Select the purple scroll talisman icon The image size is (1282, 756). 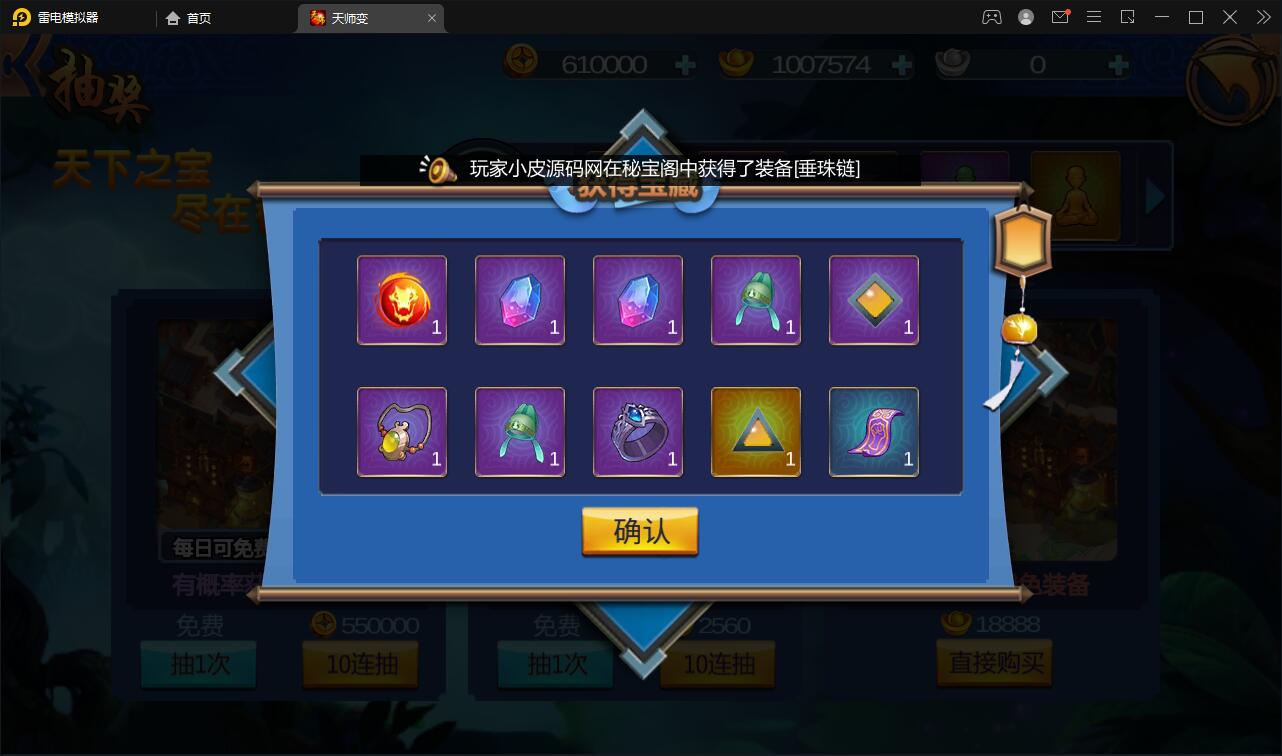873,431
